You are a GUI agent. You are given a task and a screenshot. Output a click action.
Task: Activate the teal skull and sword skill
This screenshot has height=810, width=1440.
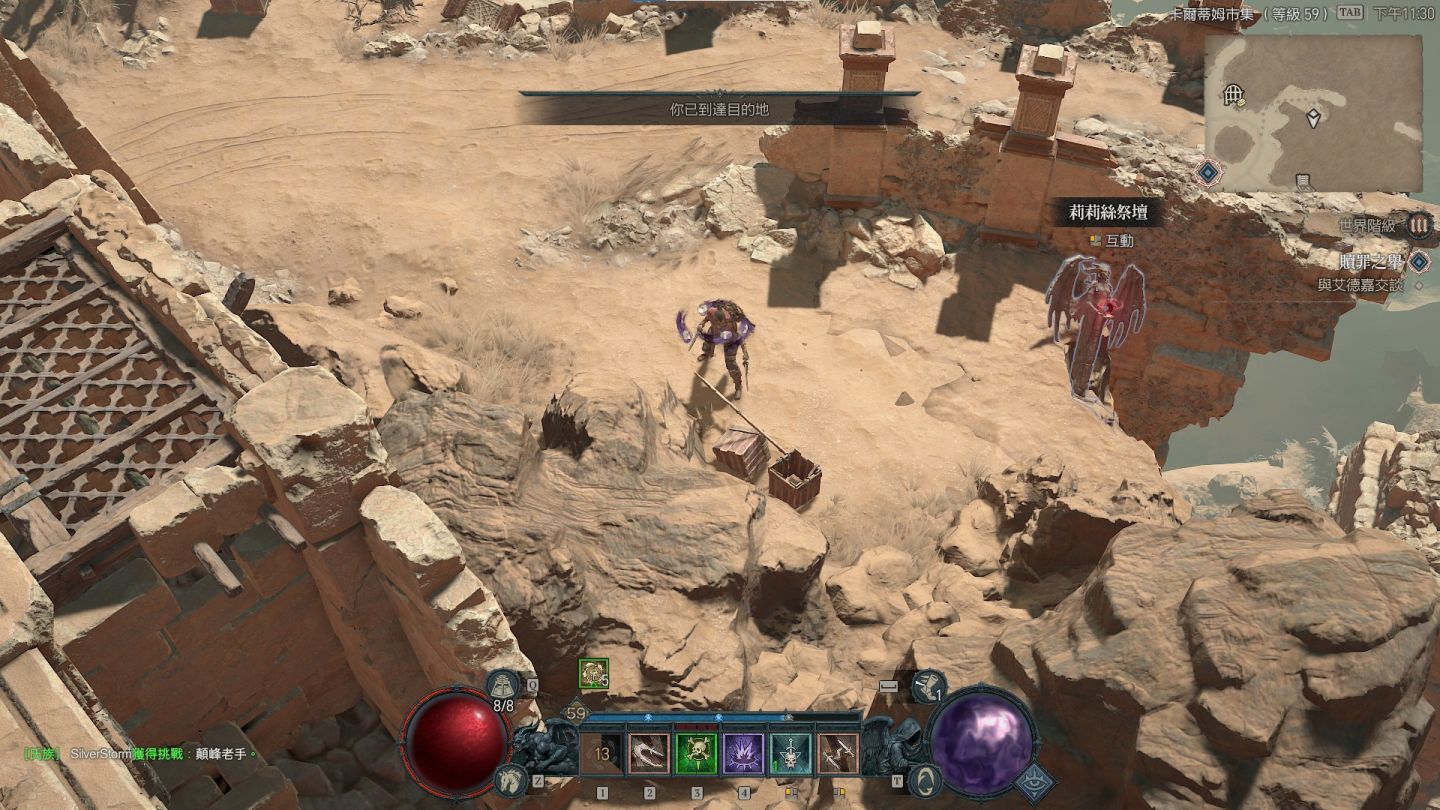click(x=791, y=754)
